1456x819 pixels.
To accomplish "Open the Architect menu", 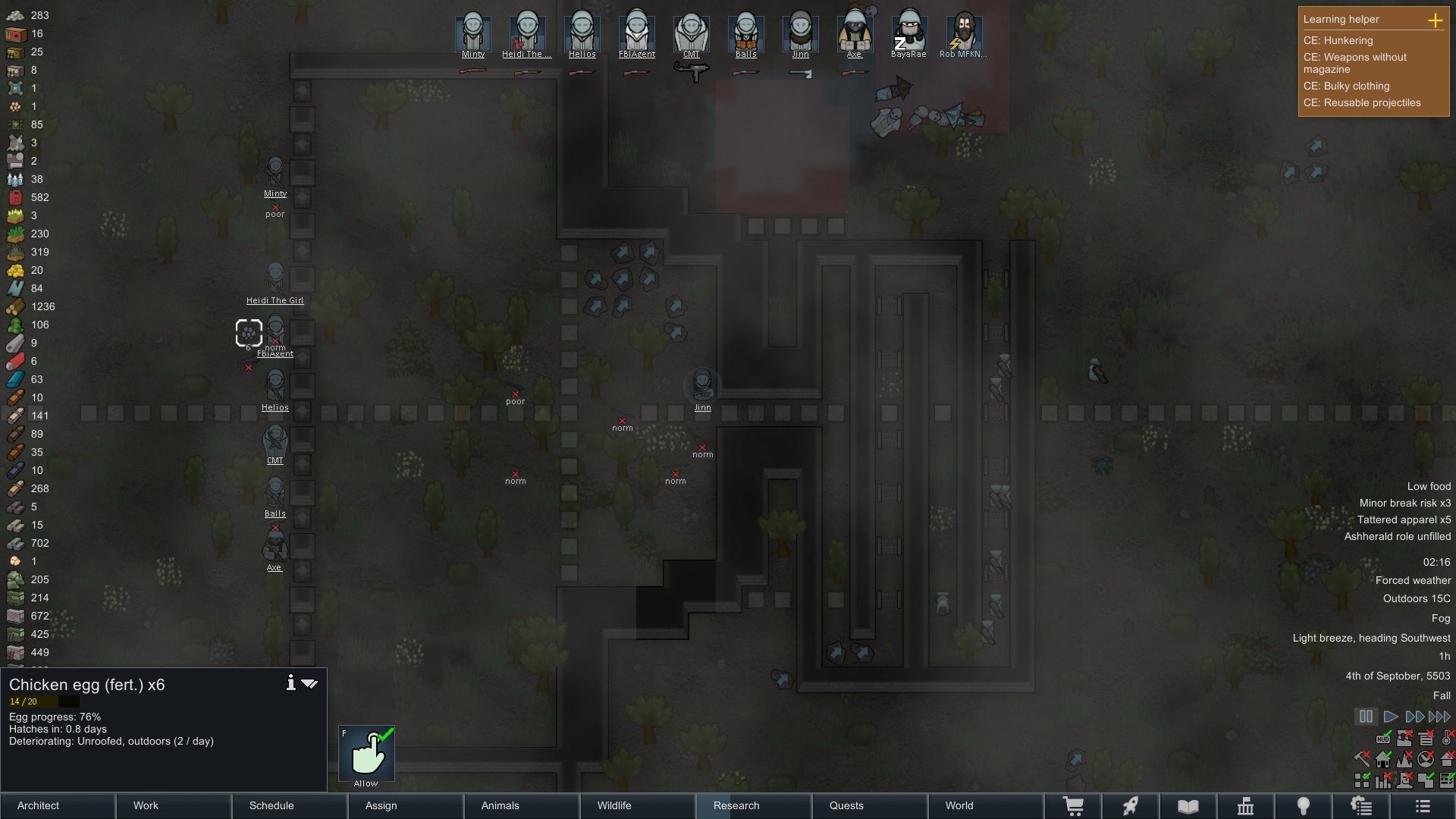I will coord(58,805).
